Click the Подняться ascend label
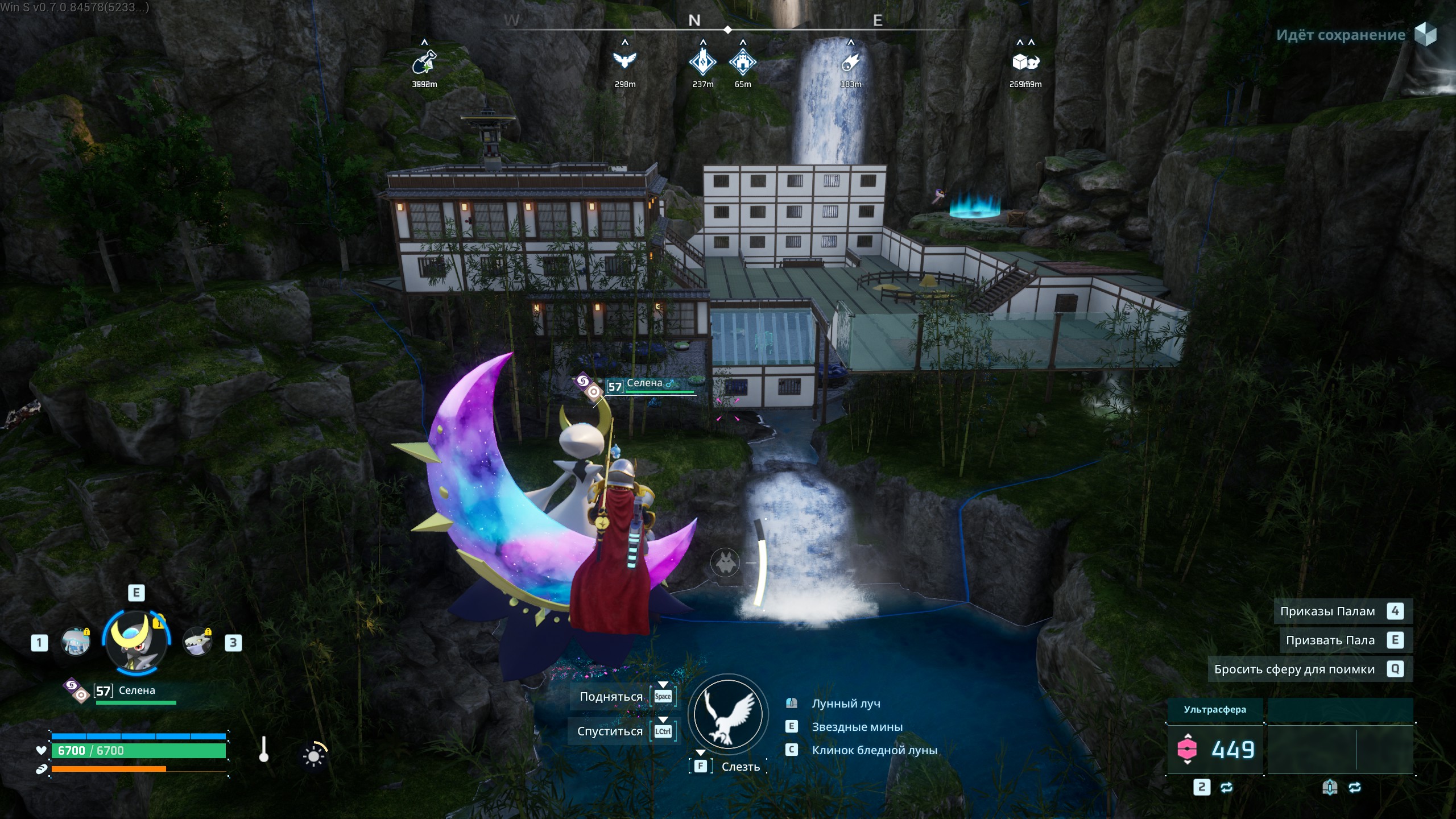This screenshot has height=819, width=1456. (x=611, y=697)
